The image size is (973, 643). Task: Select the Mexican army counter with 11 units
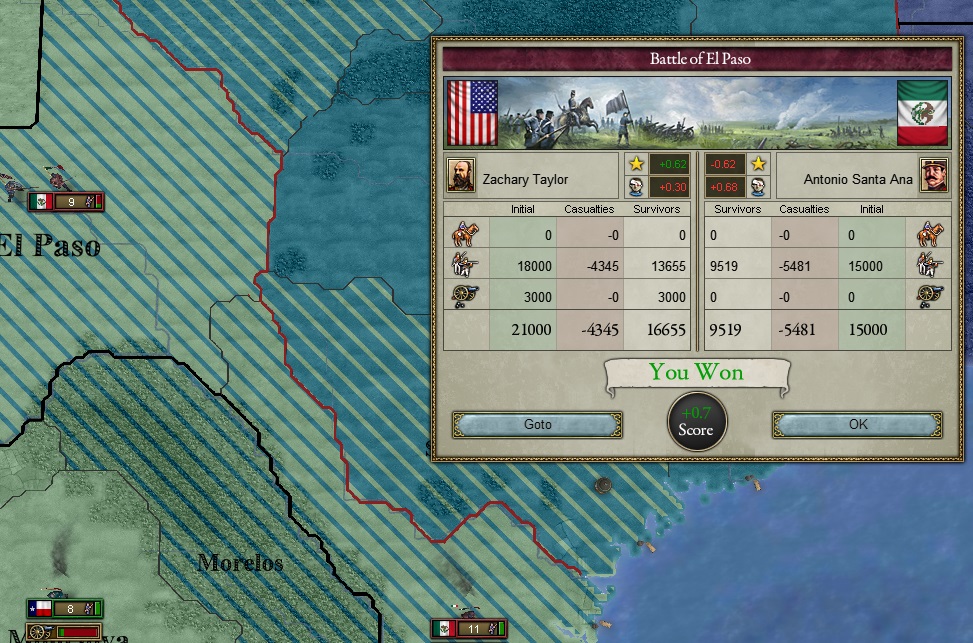click(468, 629)
